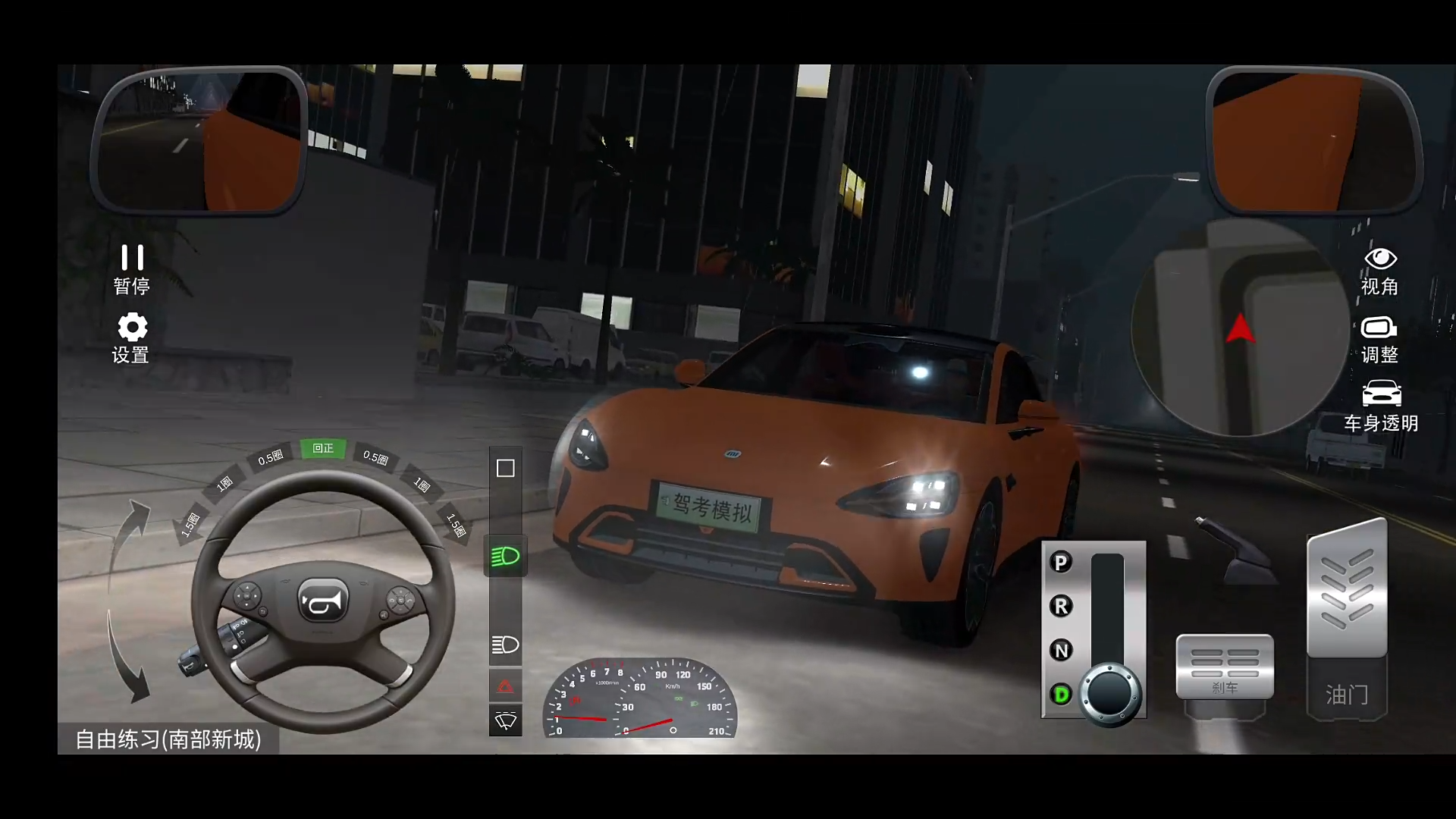This screenshot has width=1456, height=819.
Task: Click the square icon above the headlights
Action: 505,468
